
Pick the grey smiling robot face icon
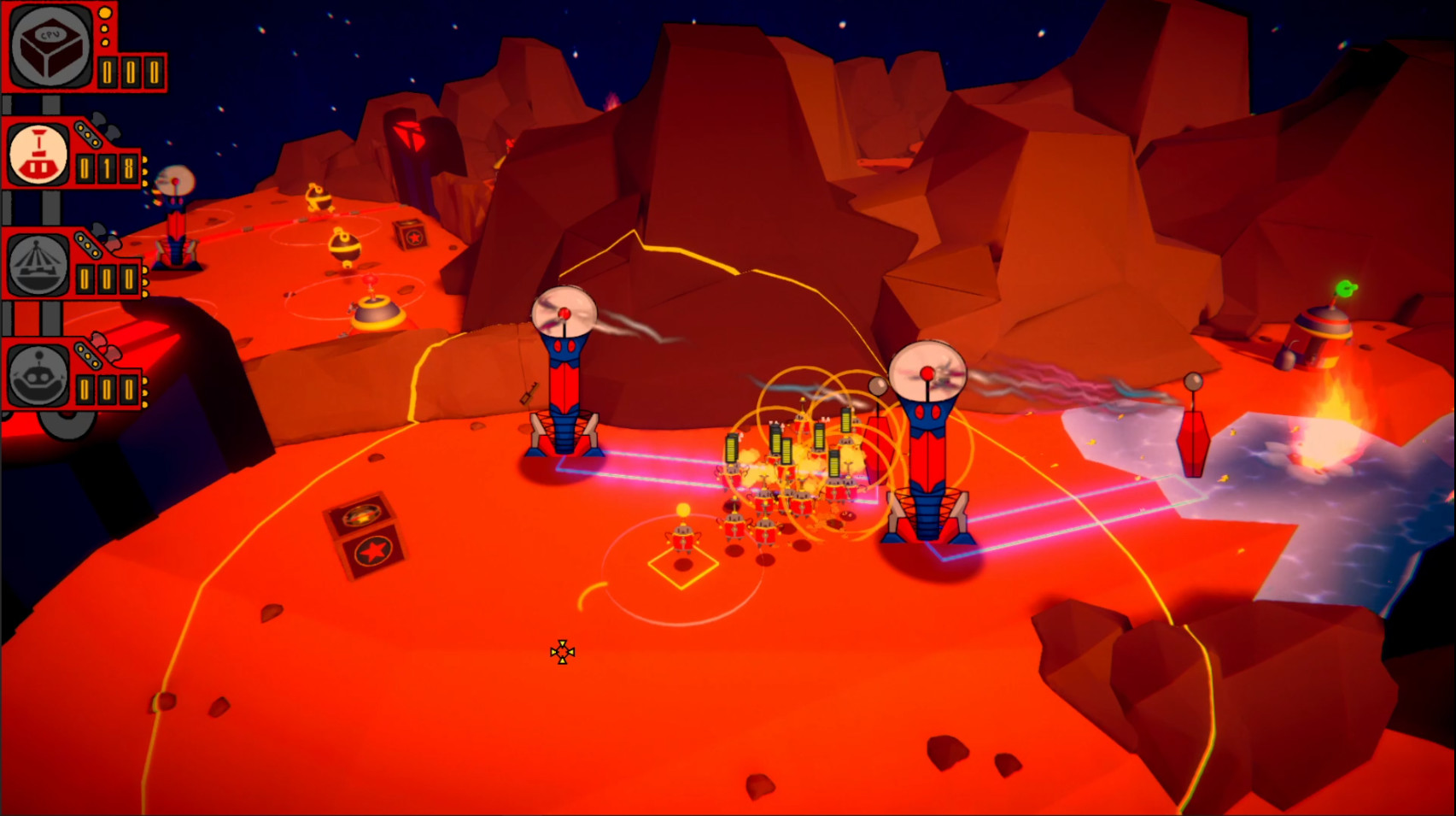pos(38,376)
